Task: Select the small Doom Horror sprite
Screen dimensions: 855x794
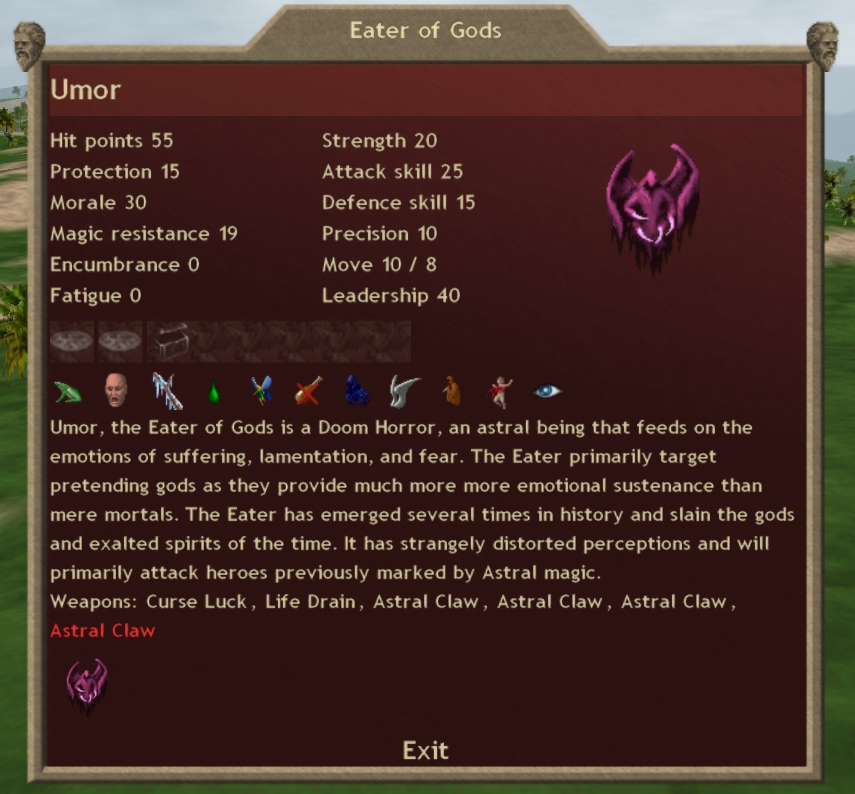Action: click(86, 685)
